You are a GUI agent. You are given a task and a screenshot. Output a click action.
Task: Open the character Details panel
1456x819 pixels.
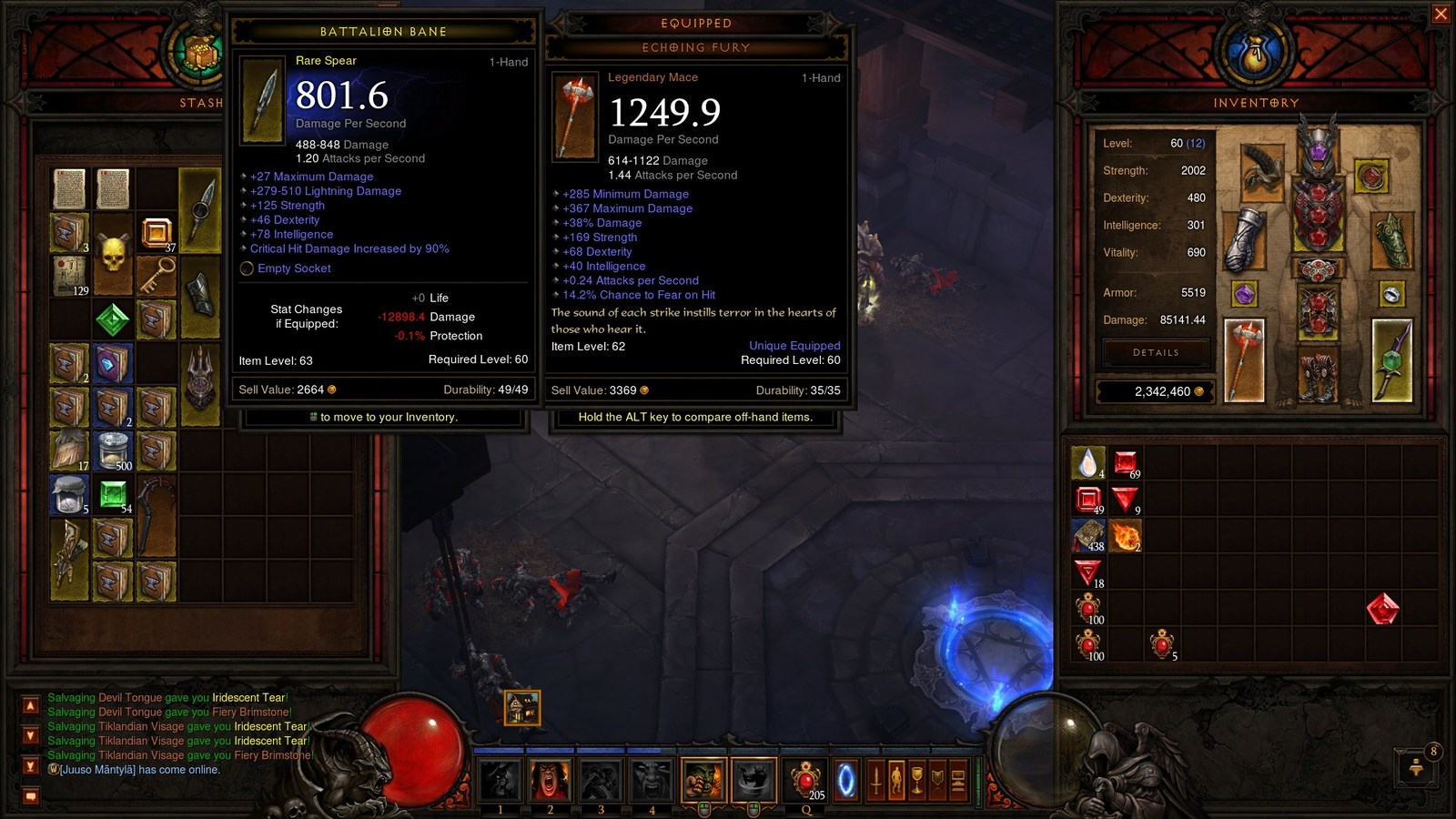coord(1156,352)
